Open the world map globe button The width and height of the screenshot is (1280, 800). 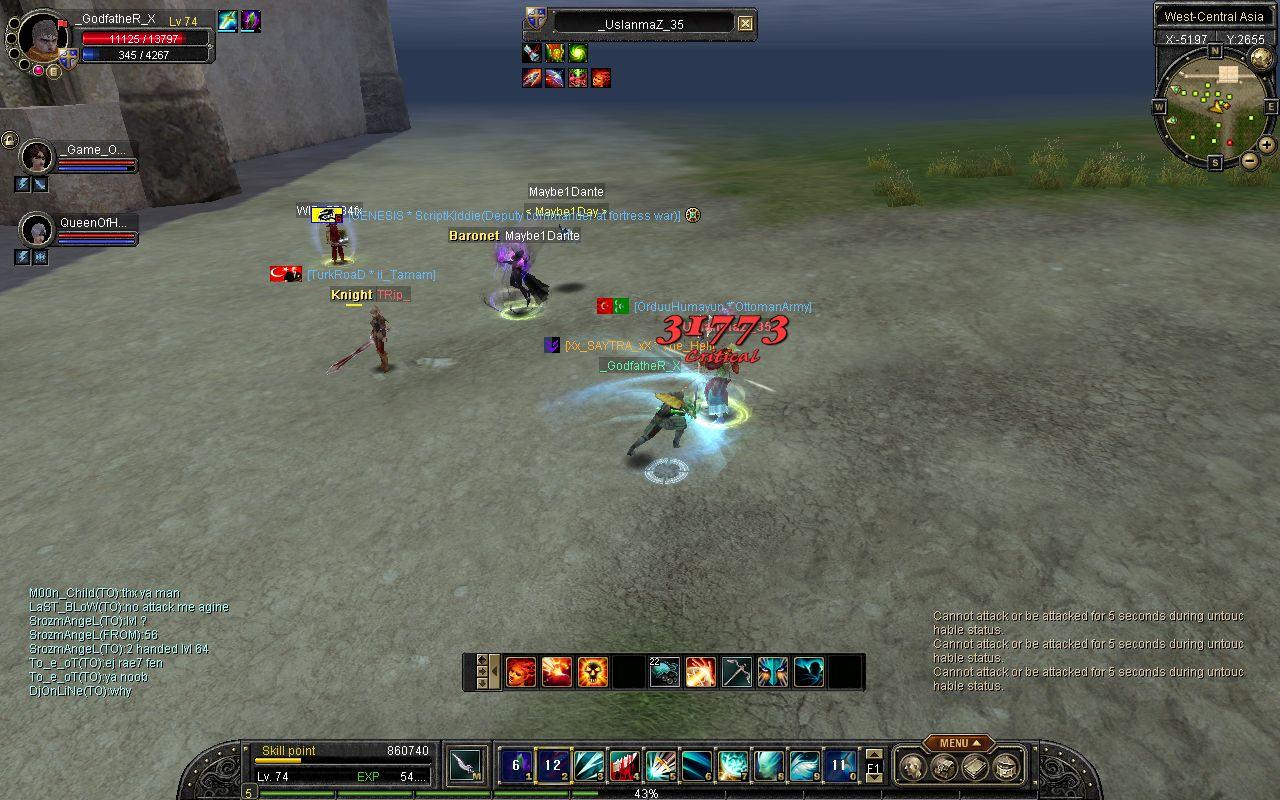[x=1260, y=57]
